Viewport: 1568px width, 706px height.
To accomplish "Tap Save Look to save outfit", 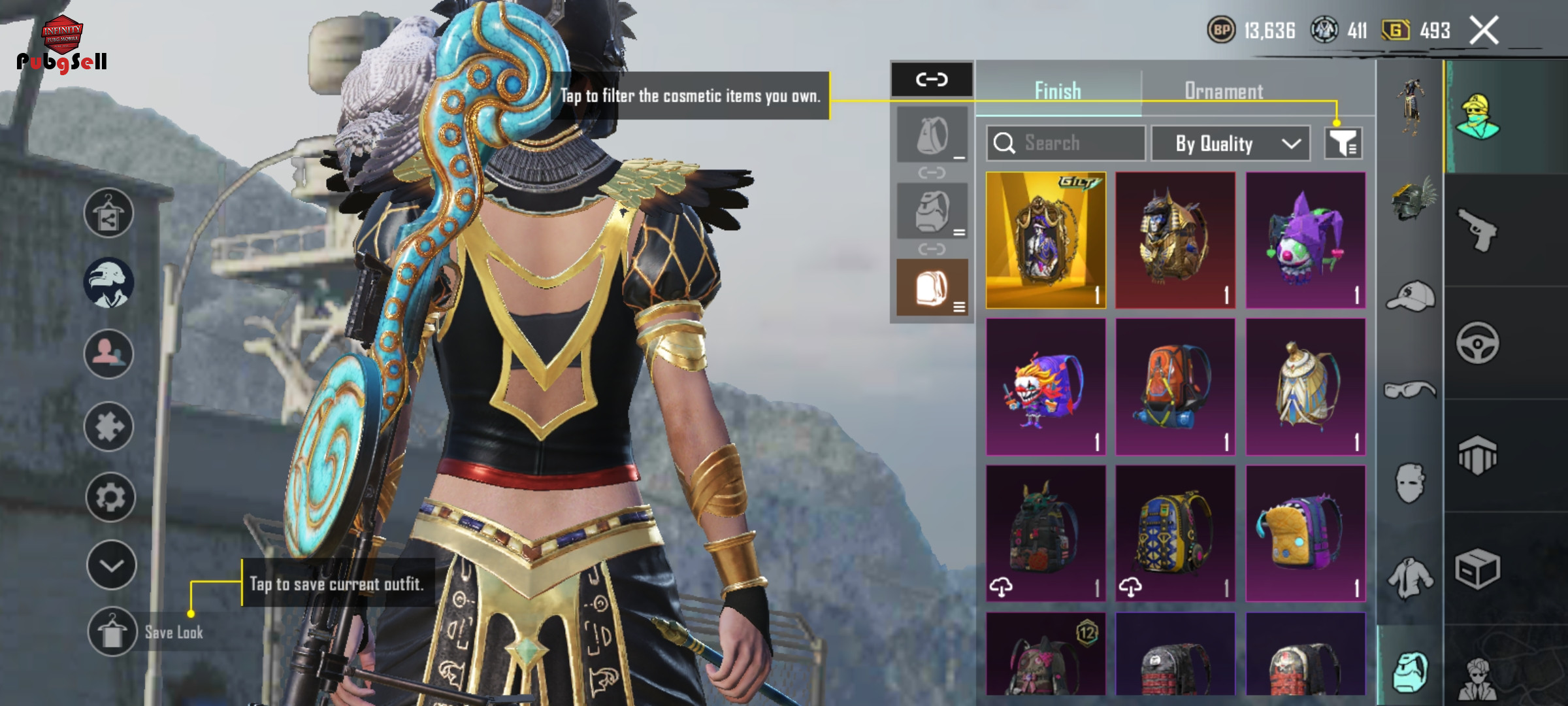I will [x=112, y=632].
